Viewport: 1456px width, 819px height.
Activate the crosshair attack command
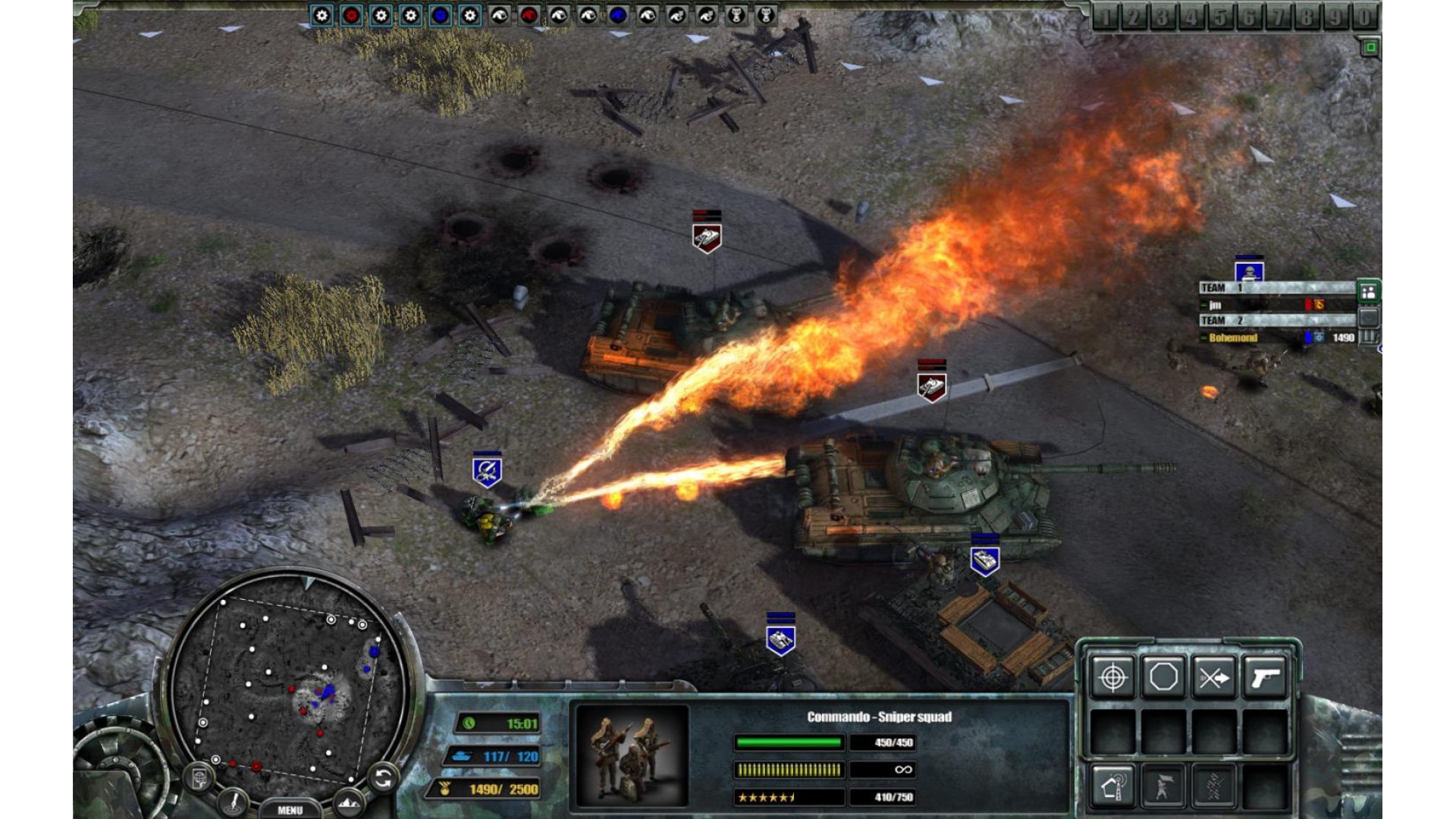[x=1112, y=676]
